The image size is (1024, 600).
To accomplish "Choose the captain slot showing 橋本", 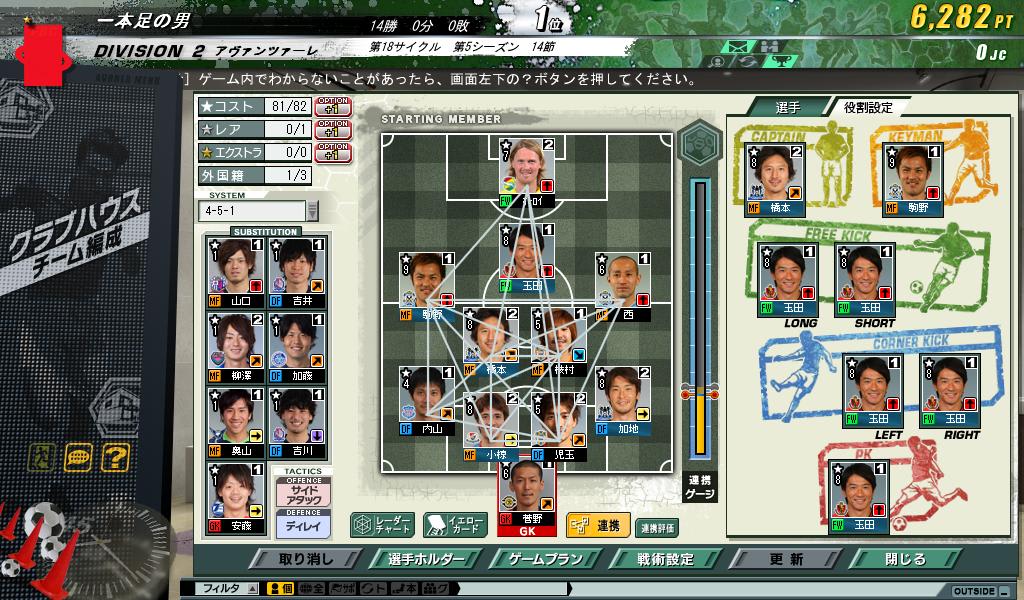I will pyautogui.click(x=775, y=180).
